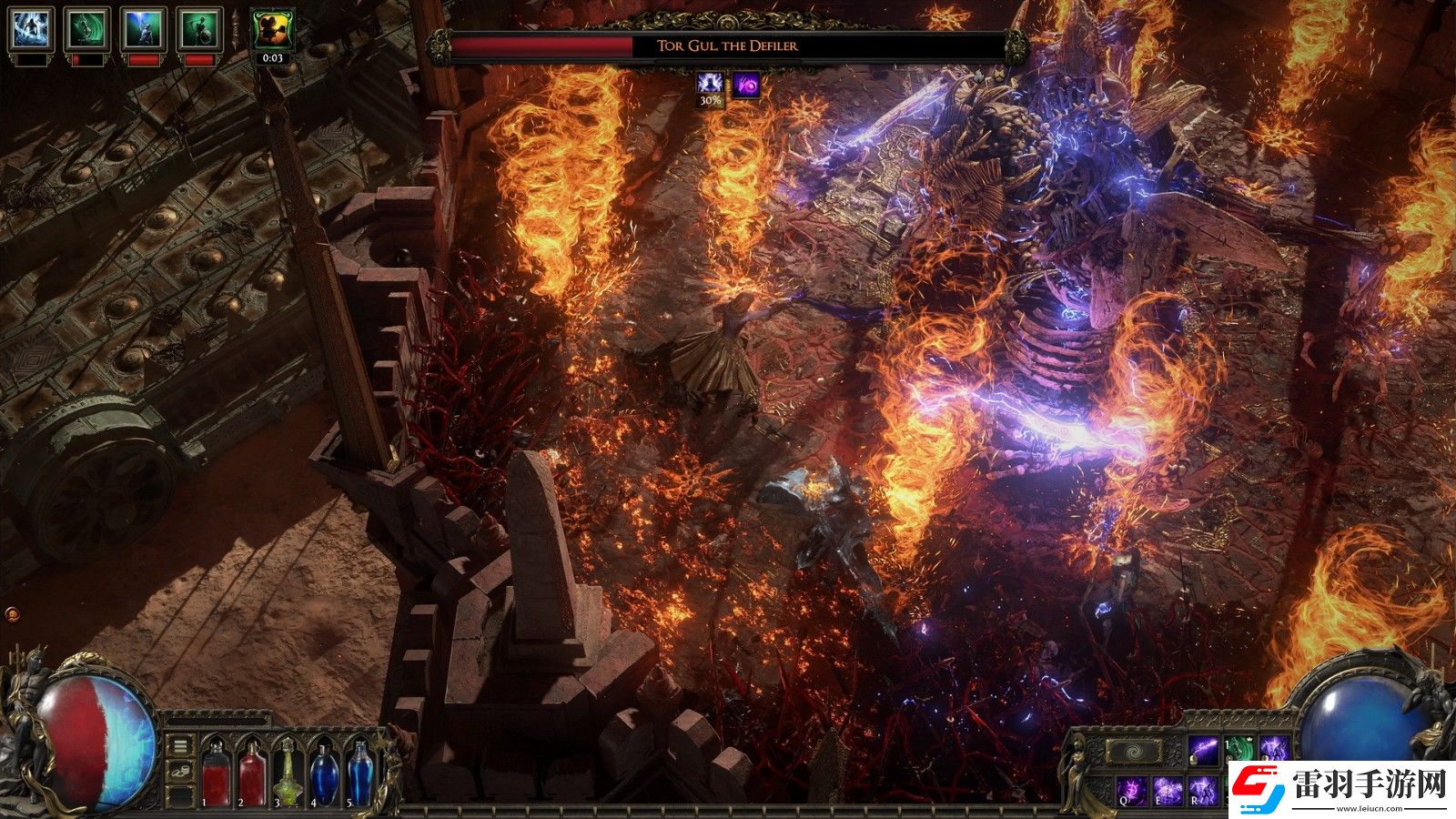Screen dimensions: 1456x819
Task: Open the three-line main menu button
Action: click(x=181, y=746)
